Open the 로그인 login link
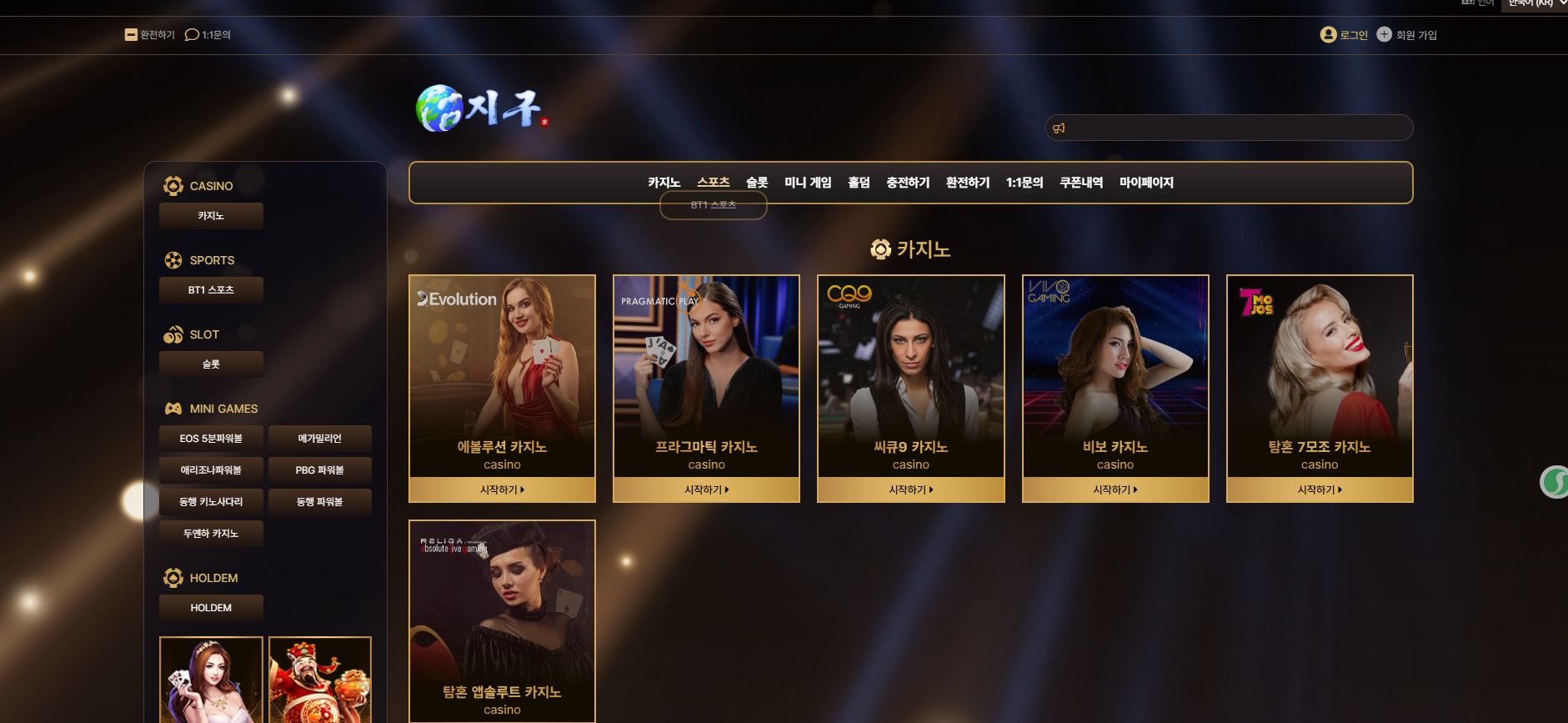 (1345, 35)
